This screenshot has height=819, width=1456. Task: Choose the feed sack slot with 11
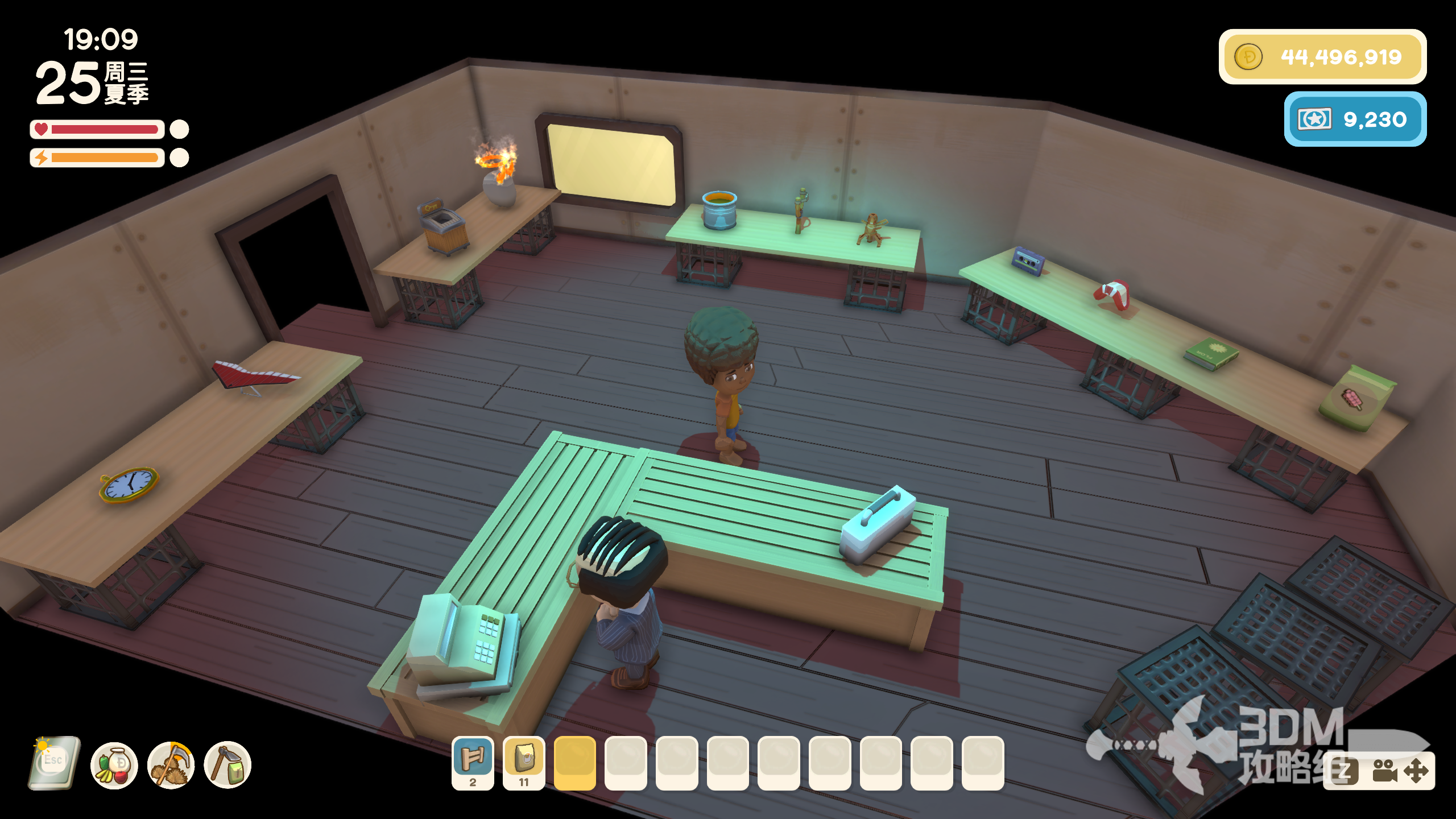524,762
